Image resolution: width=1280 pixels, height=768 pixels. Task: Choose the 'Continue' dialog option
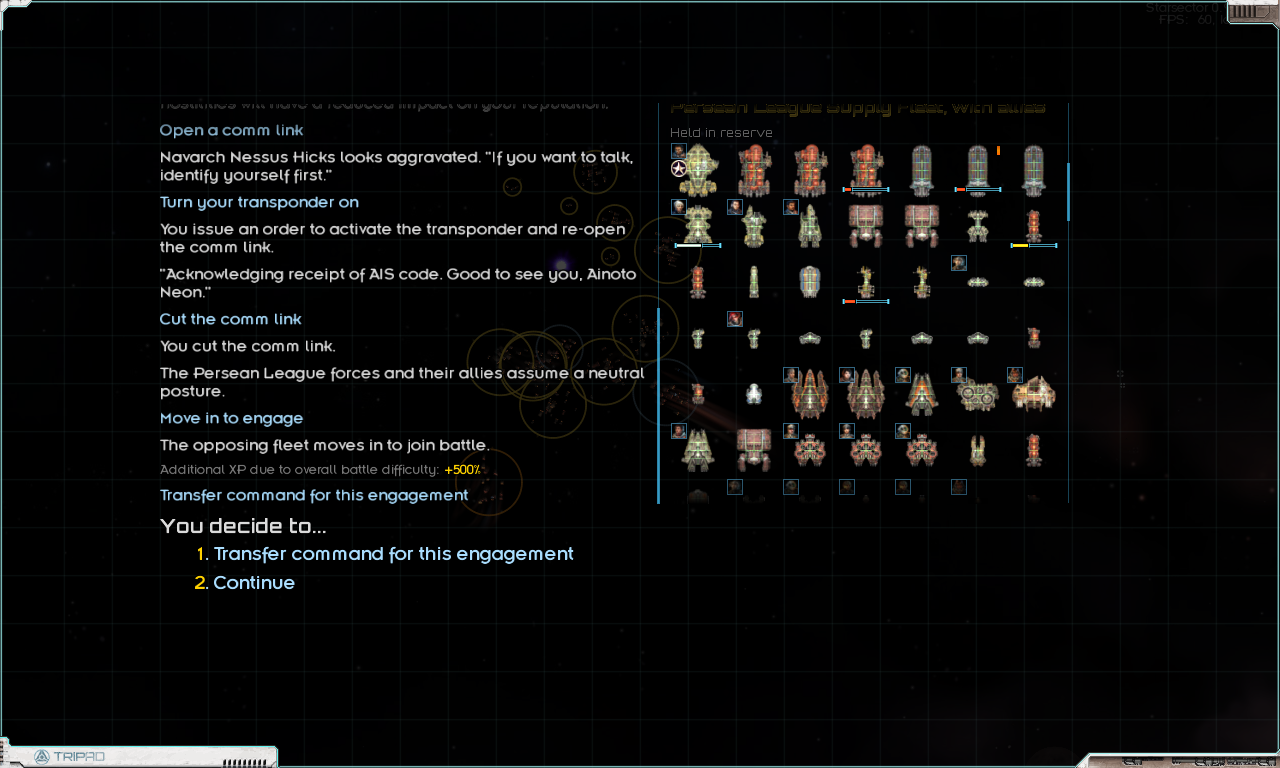point(254,582)
